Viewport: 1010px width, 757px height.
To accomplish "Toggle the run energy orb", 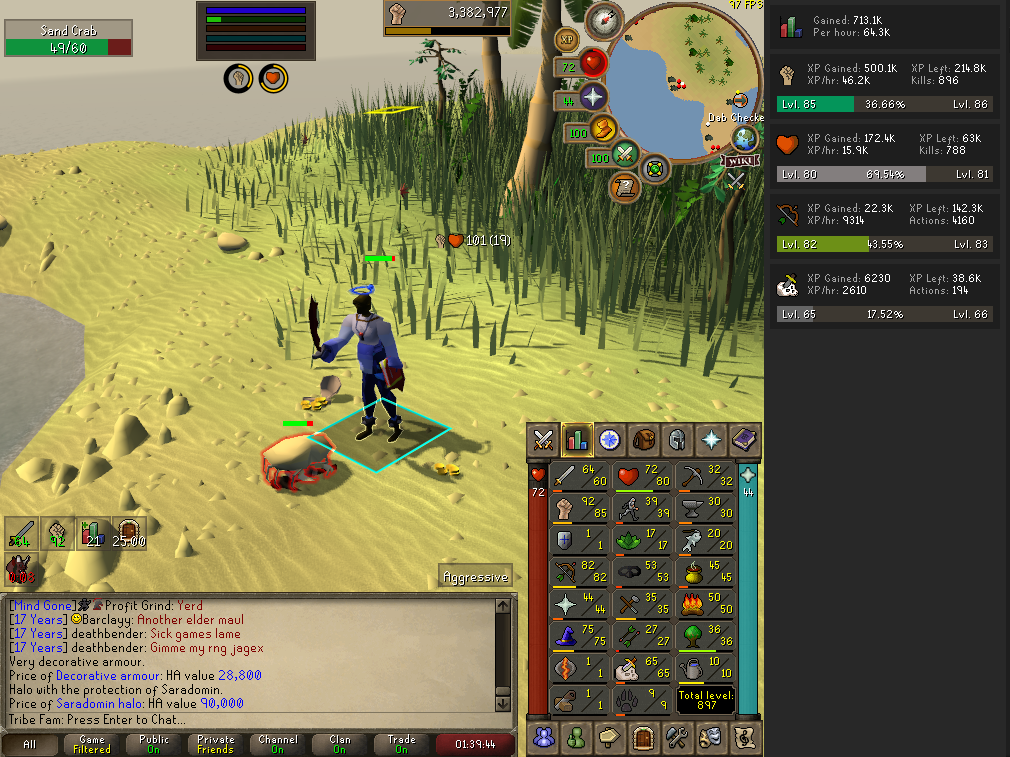I will 603,129.
